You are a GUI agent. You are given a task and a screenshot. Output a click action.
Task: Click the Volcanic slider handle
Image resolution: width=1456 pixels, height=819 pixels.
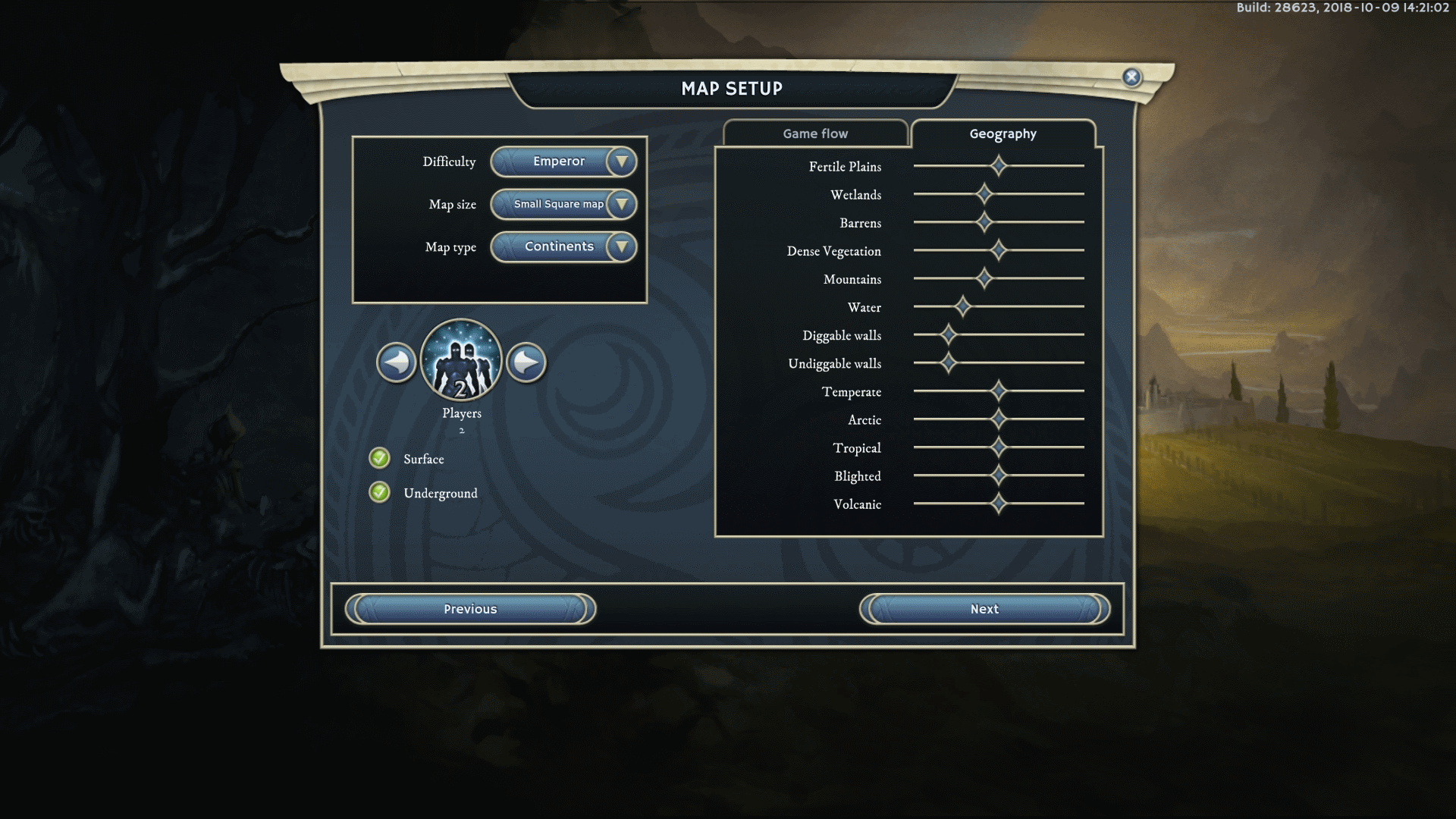tap(999, 503)
